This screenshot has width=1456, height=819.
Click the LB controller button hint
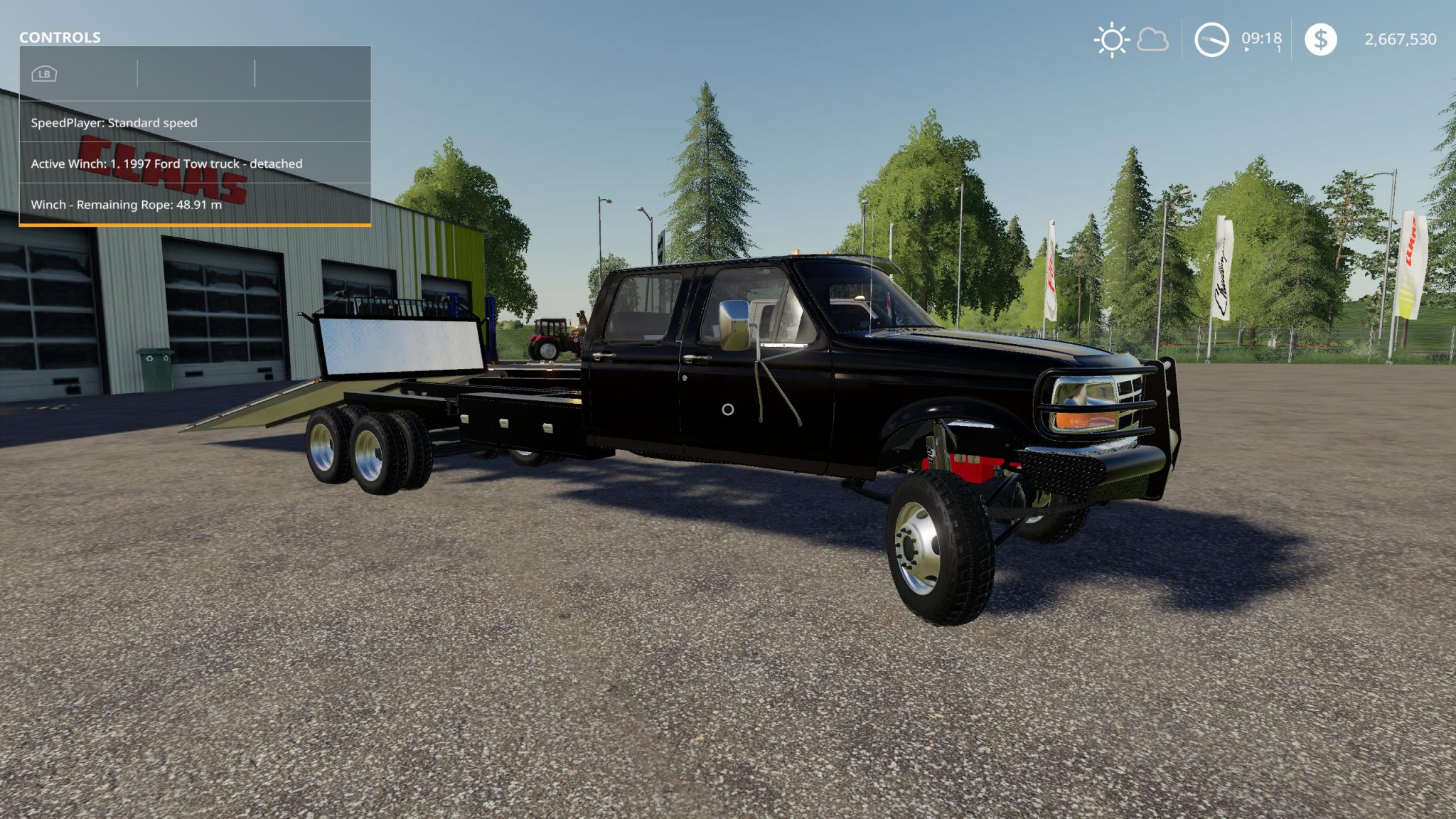pyautogui.click(x=43, y=73)
